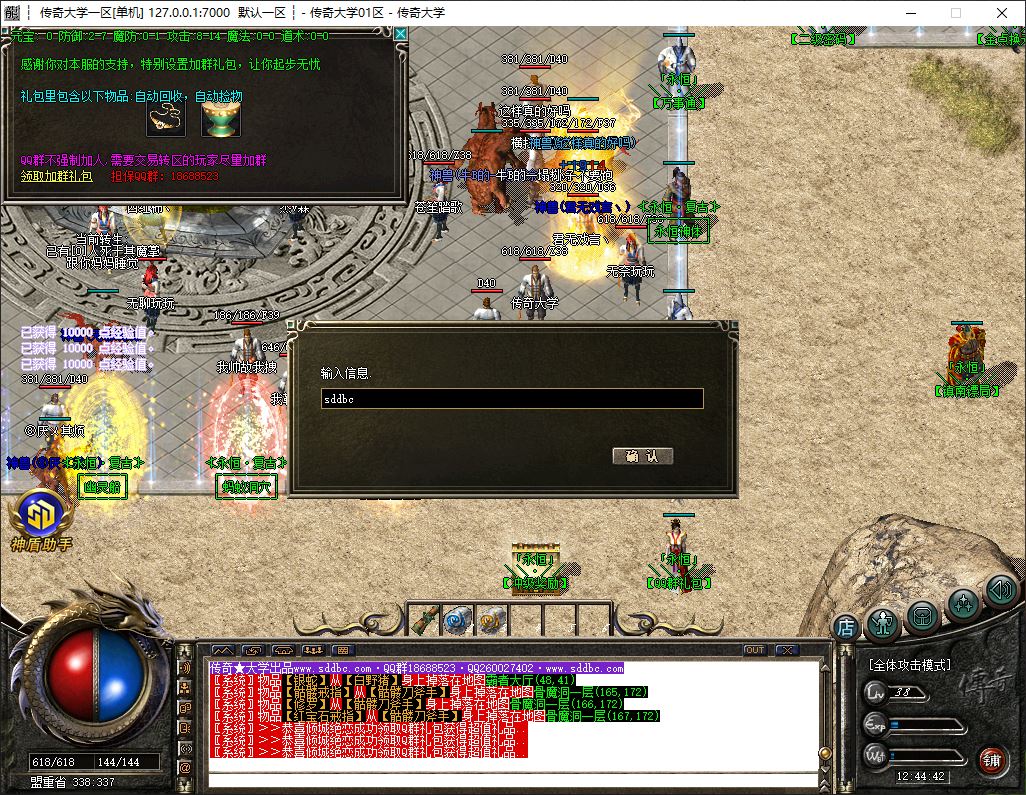The height and width of the screenshot is (795, 1026).
Task: Switch the 全体攻击模式 attack mode label
Action: coord(908,665)
